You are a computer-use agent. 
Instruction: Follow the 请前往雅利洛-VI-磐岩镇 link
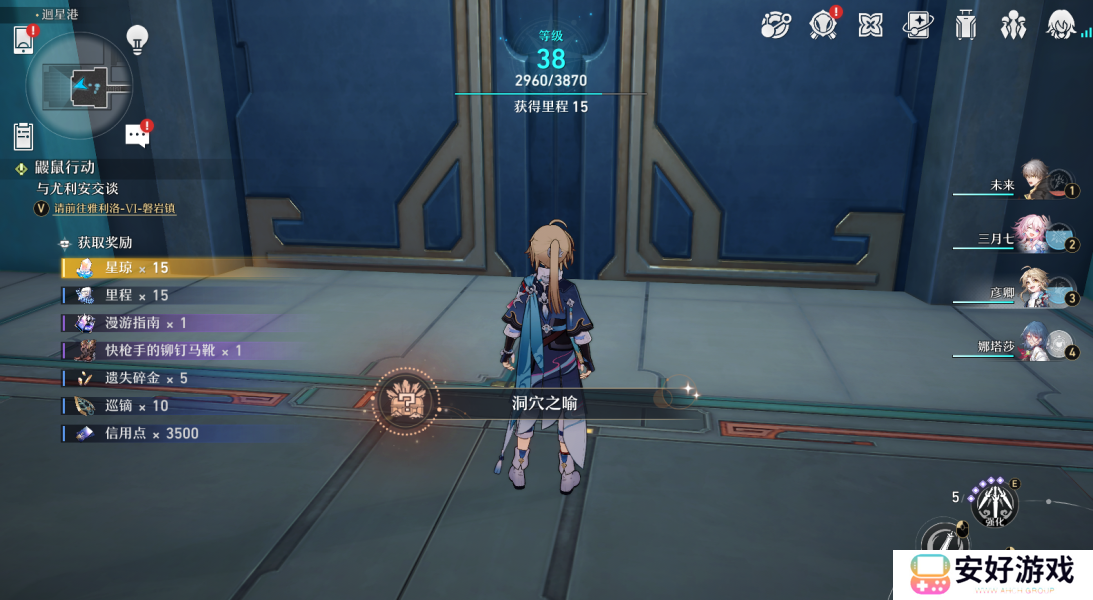tap(115, 208)
